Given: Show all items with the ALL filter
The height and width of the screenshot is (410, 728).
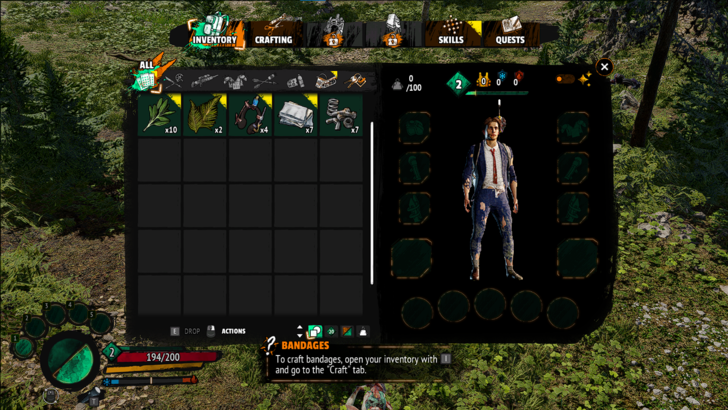Looking at the screenshot, I should 149,75.
